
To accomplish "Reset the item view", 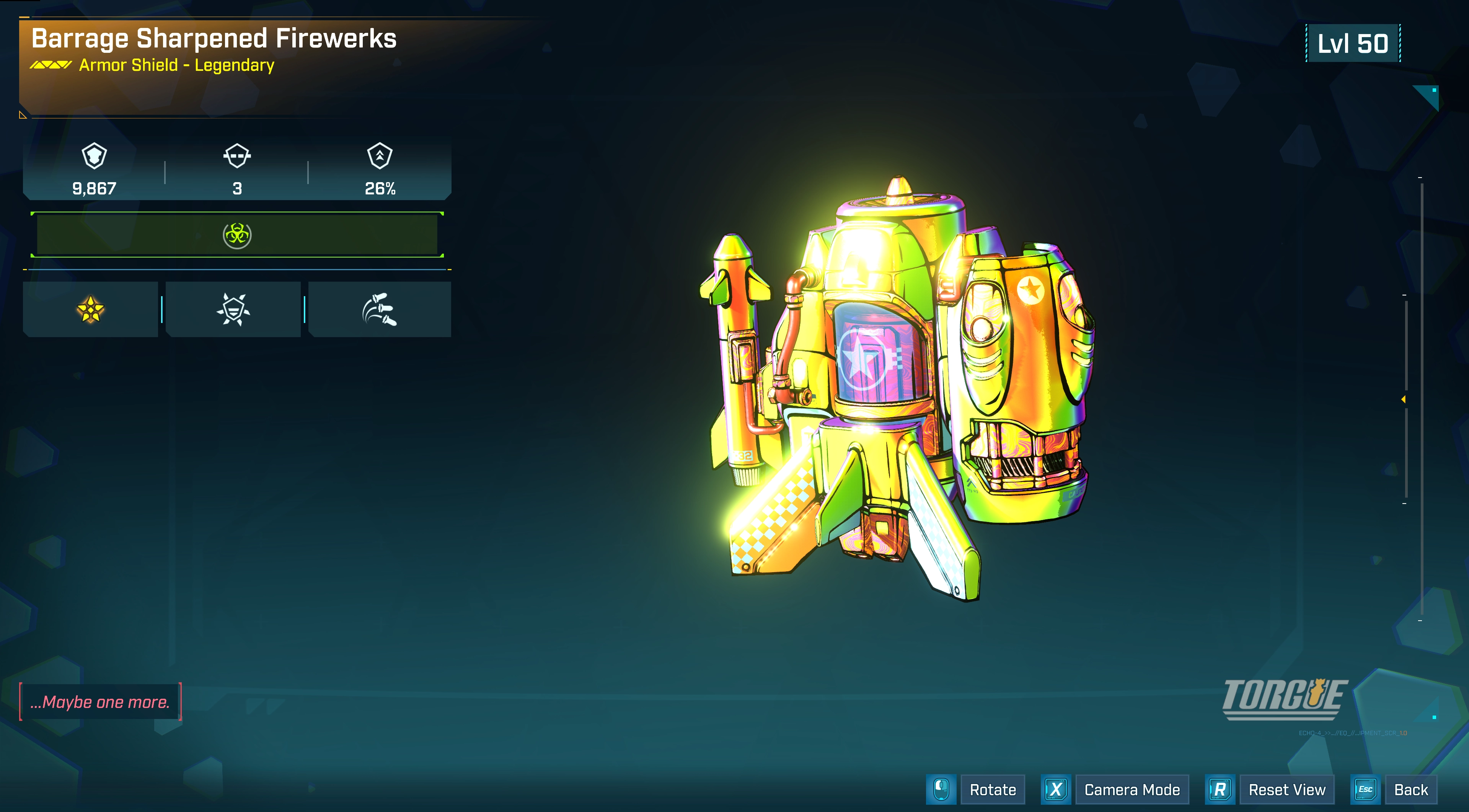I will (x=1286, y=790).
